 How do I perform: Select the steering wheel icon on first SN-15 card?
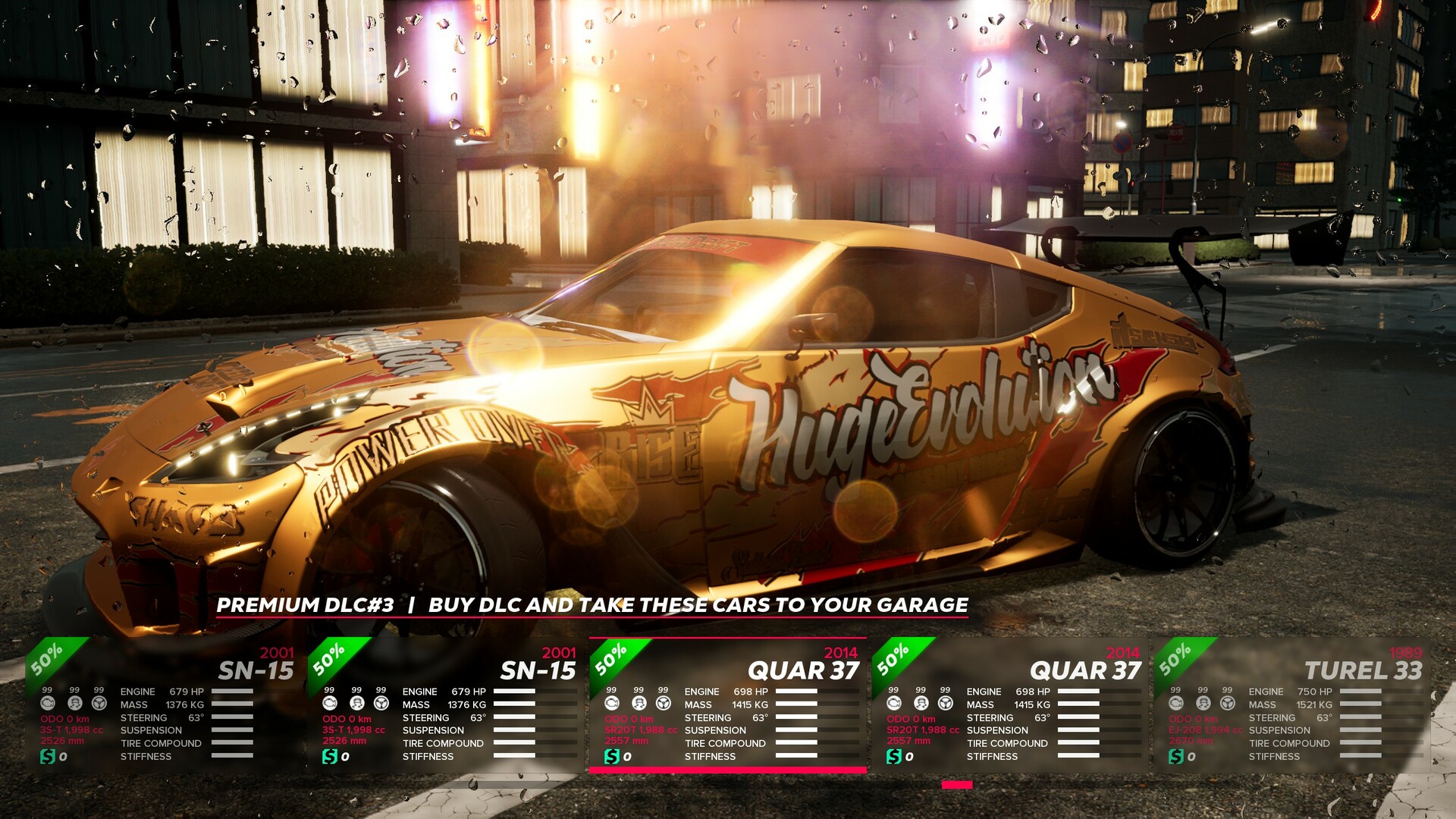pyautogui.click(x=98, y=704)
